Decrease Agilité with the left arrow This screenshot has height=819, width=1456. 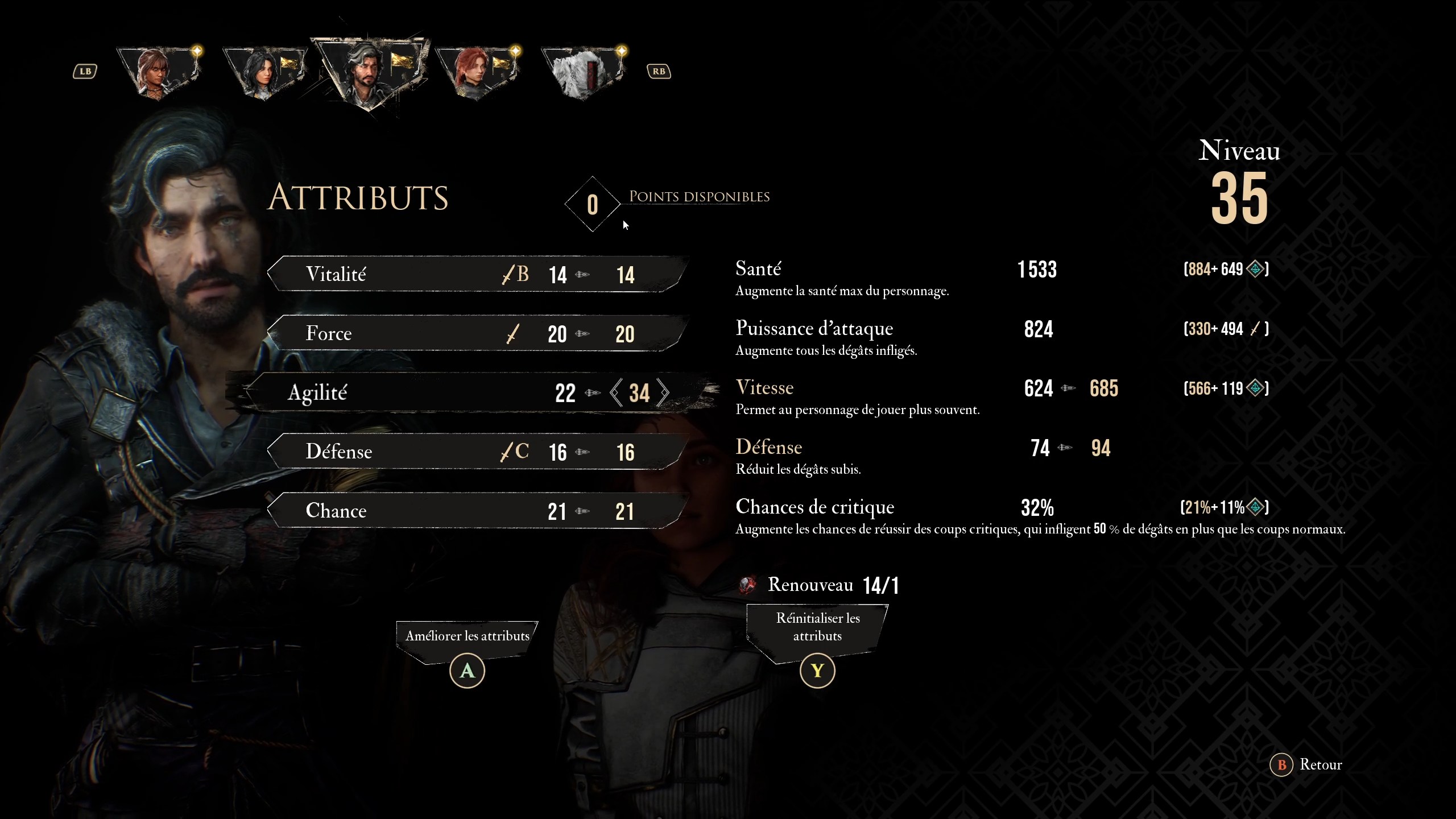click(x=616, y=393)
